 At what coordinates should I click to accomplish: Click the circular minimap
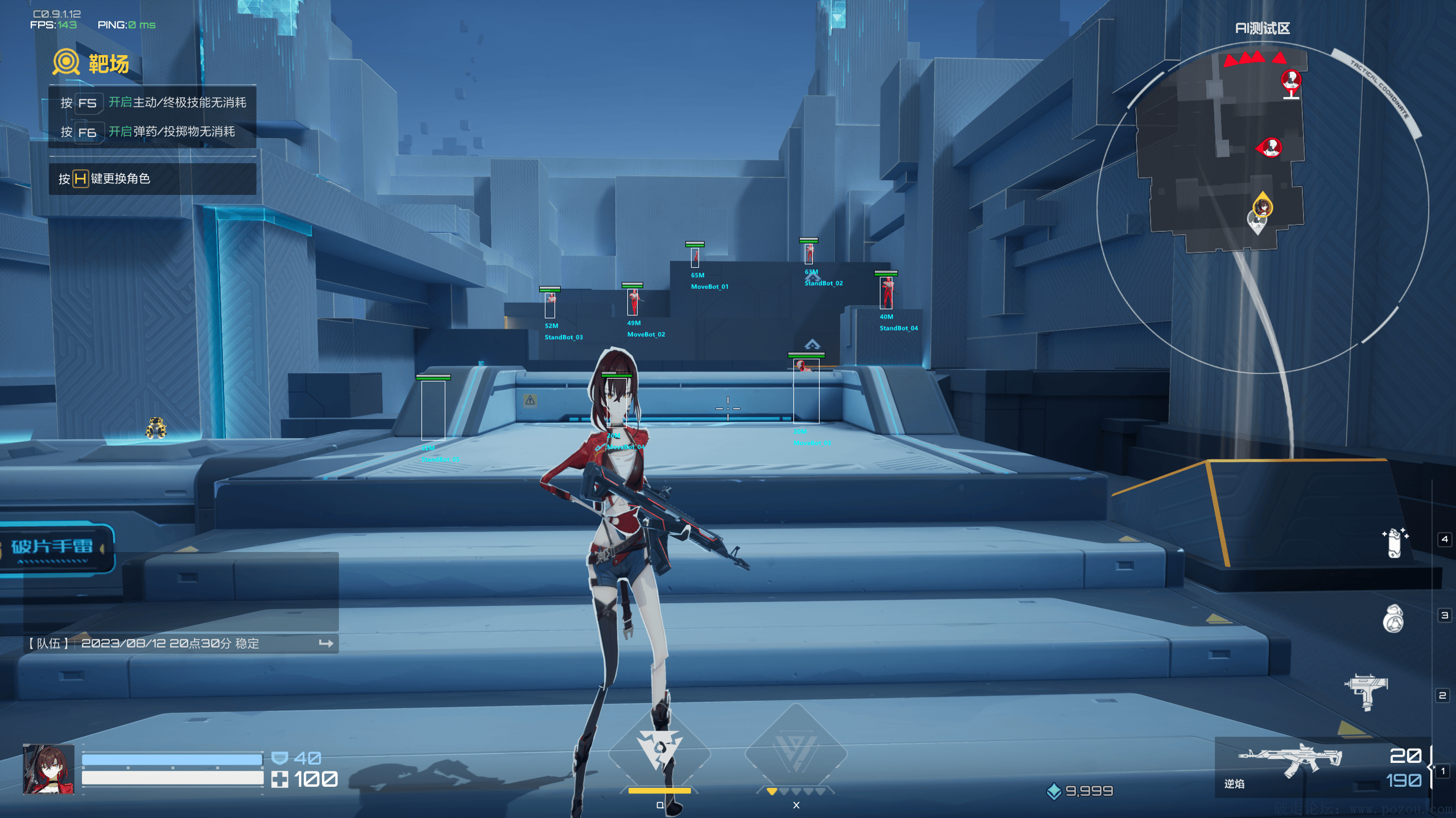point(1261,207)
